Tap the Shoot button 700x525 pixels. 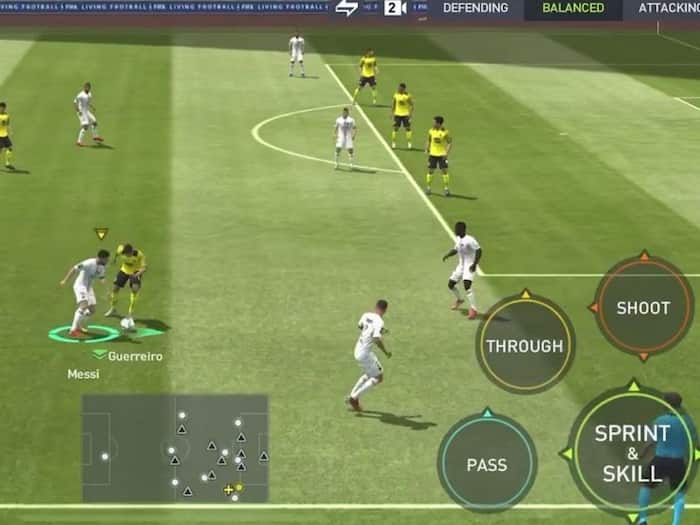point(643,307)
